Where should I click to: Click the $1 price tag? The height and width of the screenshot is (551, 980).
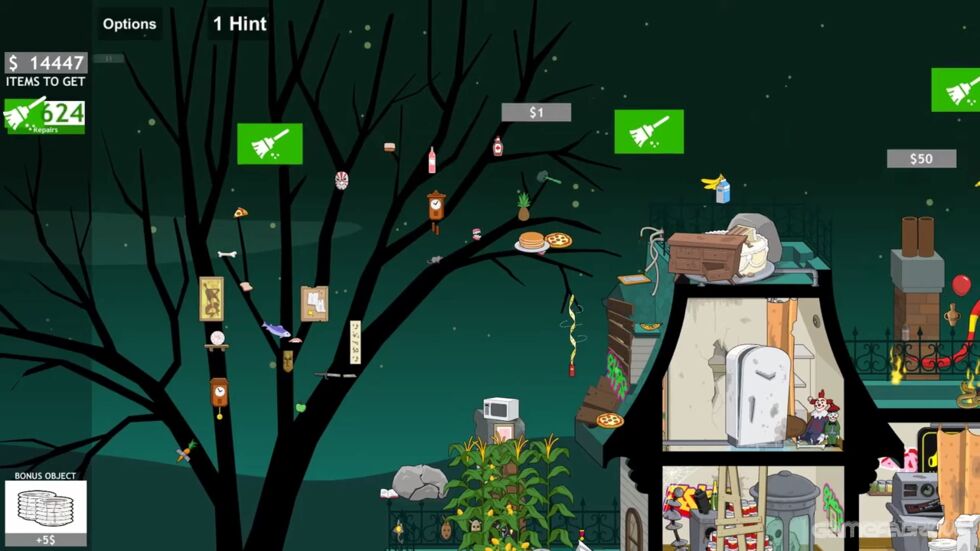(536, 112)
